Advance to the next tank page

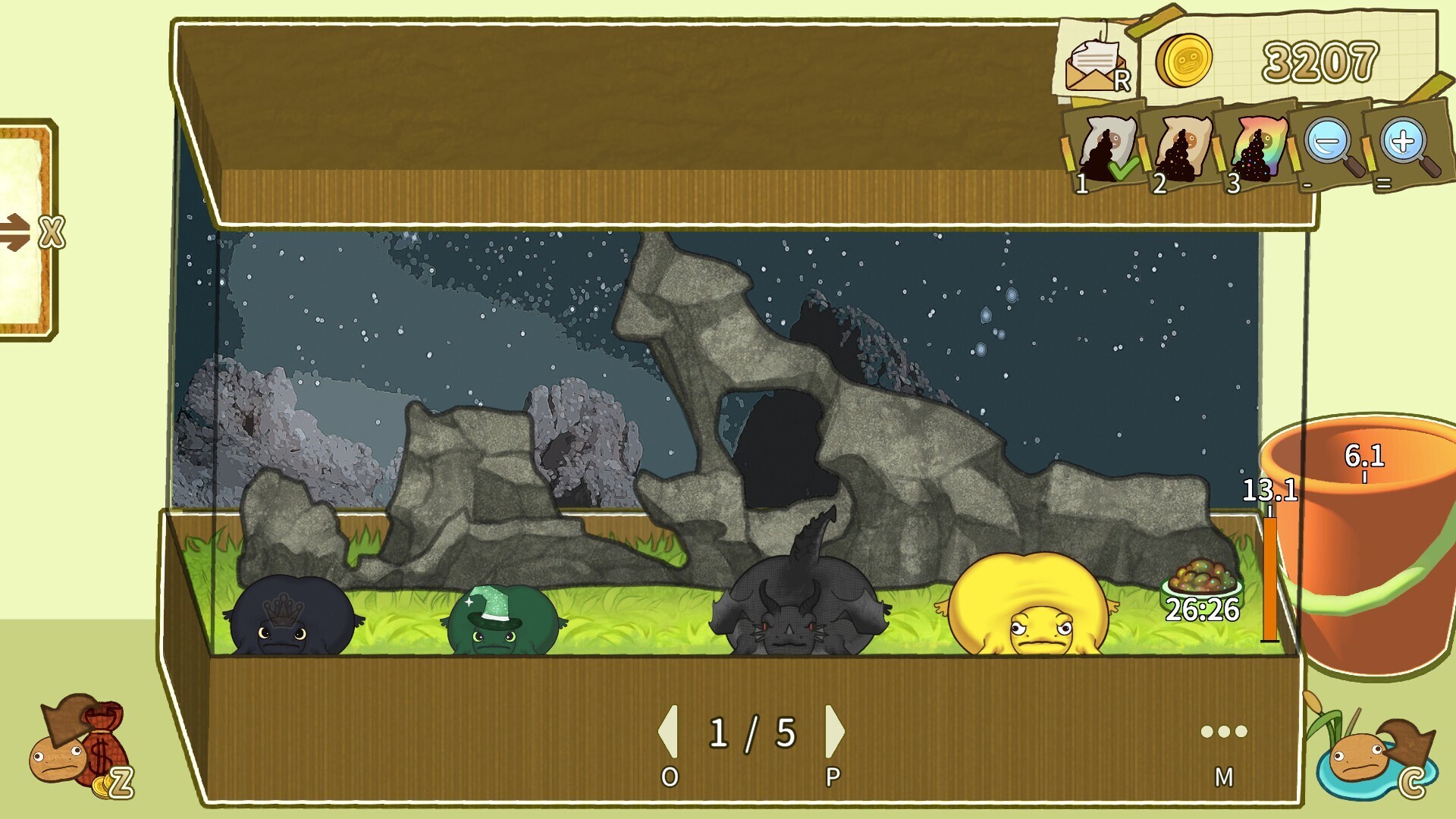[834, 732]
